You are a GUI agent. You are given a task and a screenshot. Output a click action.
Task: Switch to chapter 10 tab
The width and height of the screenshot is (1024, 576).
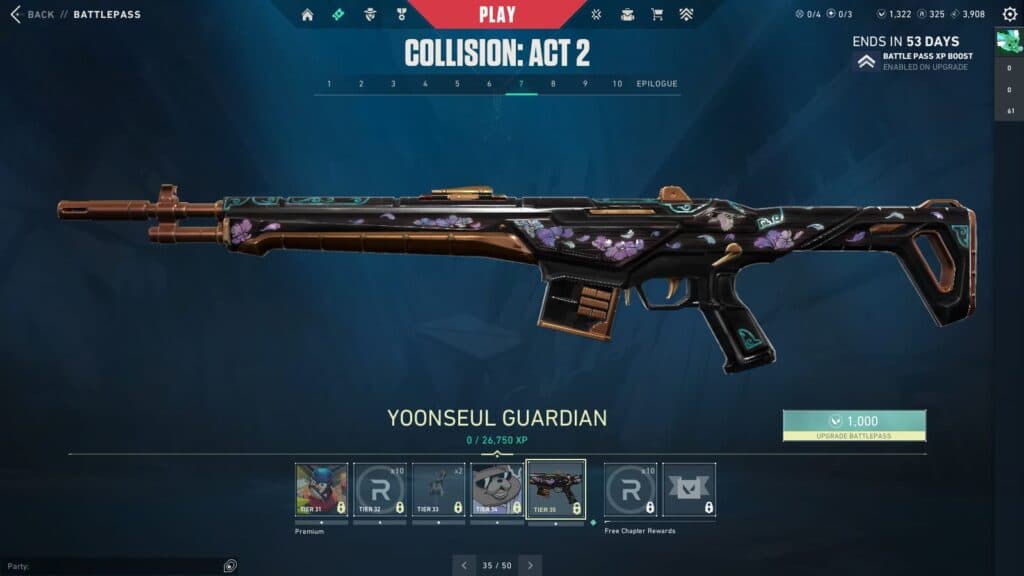[x=617, y=84]
